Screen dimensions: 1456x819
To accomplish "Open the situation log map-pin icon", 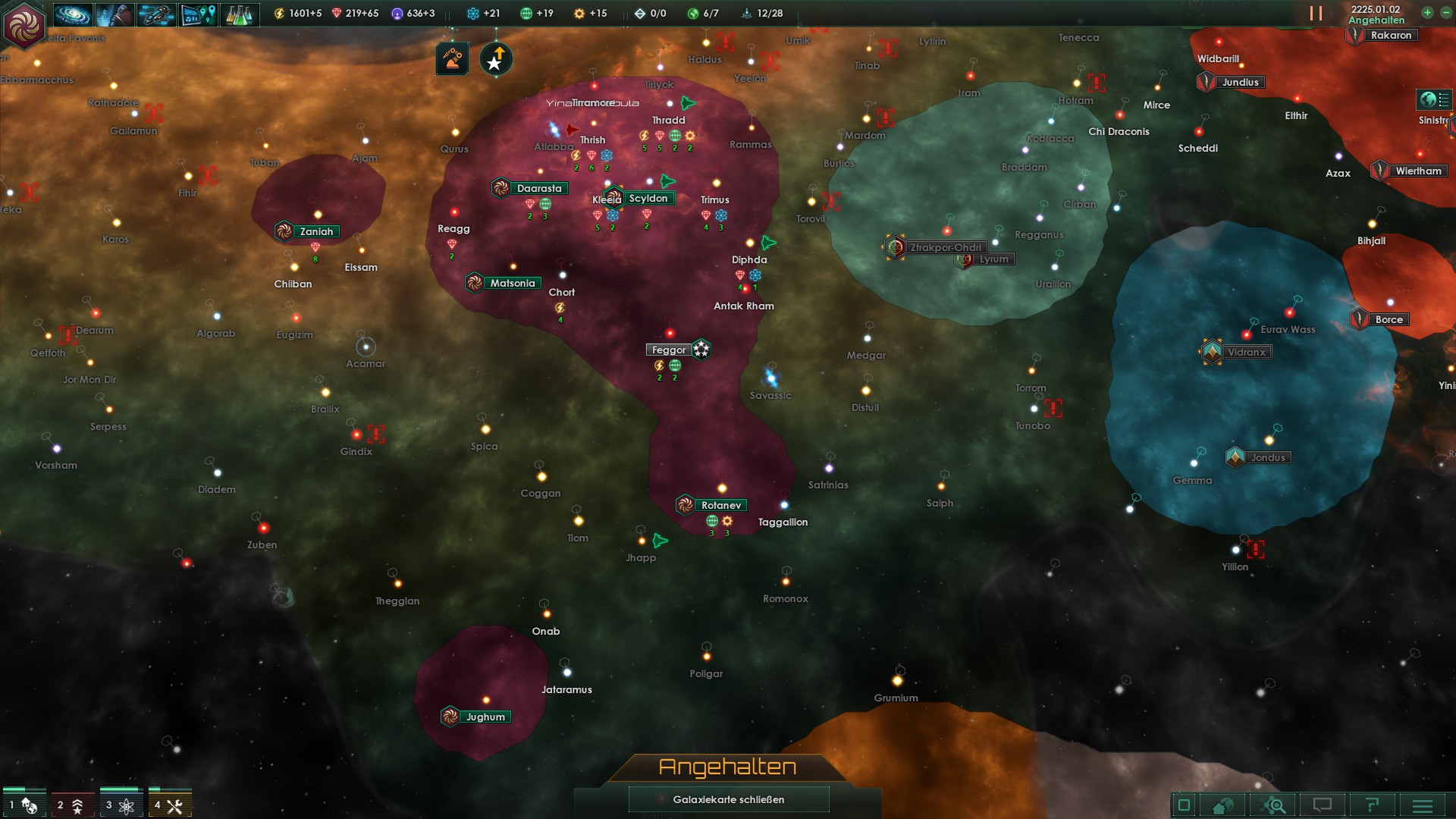I will 199,14.
